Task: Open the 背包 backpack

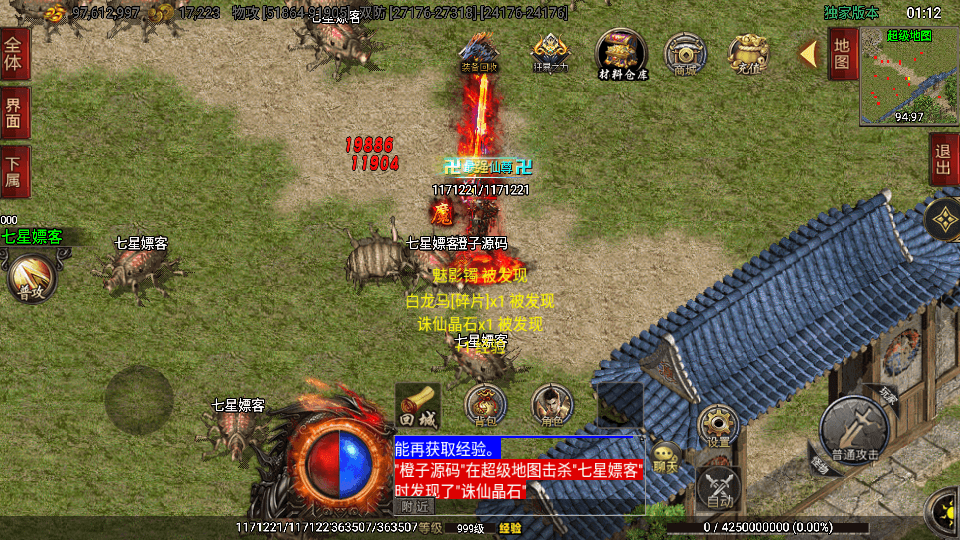Action: (485, 406)
